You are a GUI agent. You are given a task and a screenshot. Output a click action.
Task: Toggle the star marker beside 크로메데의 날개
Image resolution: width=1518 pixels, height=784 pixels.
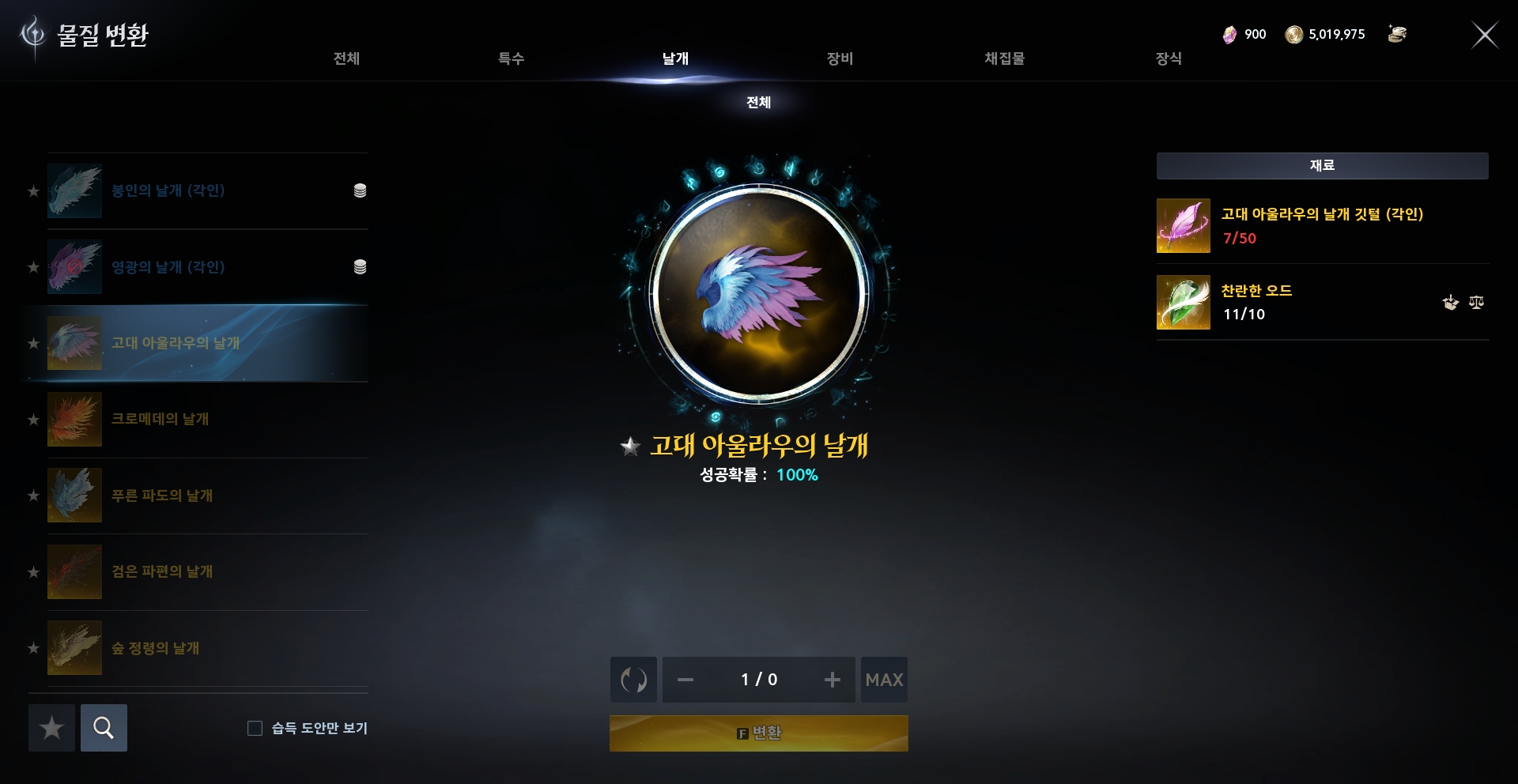click(33, 420)
